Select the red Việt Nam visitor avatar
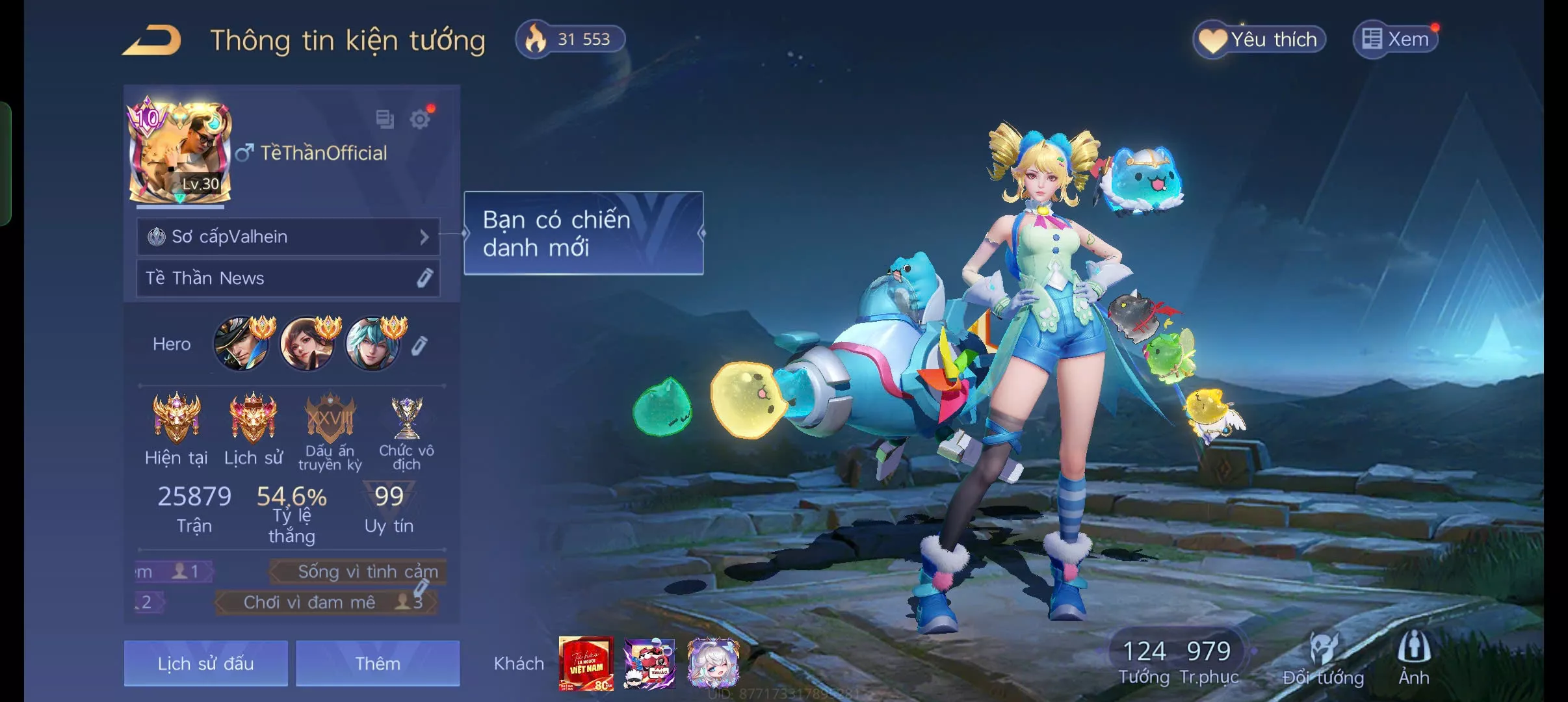Screen dimensions: 1568x702 586,663
